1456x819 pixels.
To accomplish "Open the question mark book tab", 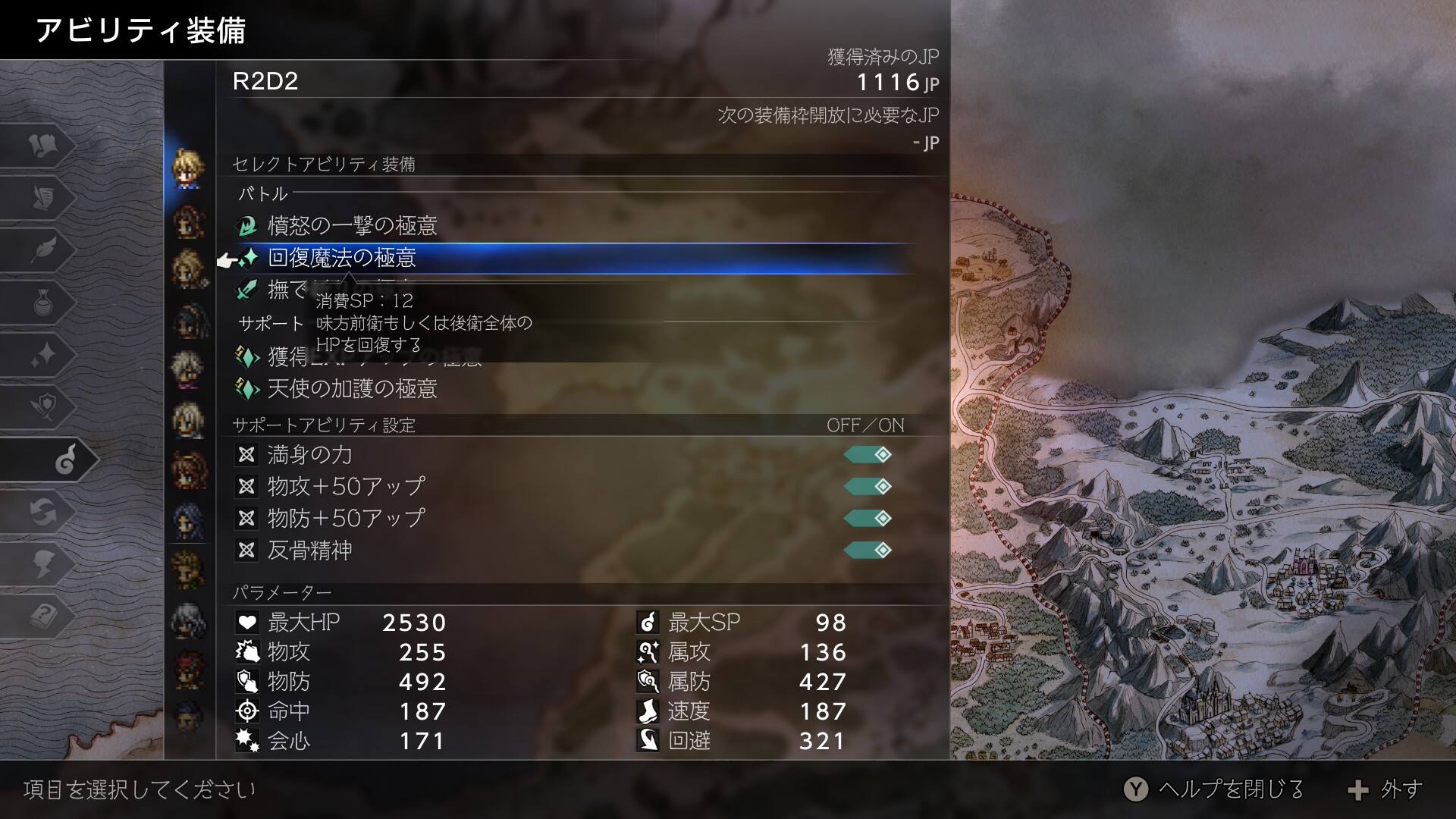I will pos(44,617).
